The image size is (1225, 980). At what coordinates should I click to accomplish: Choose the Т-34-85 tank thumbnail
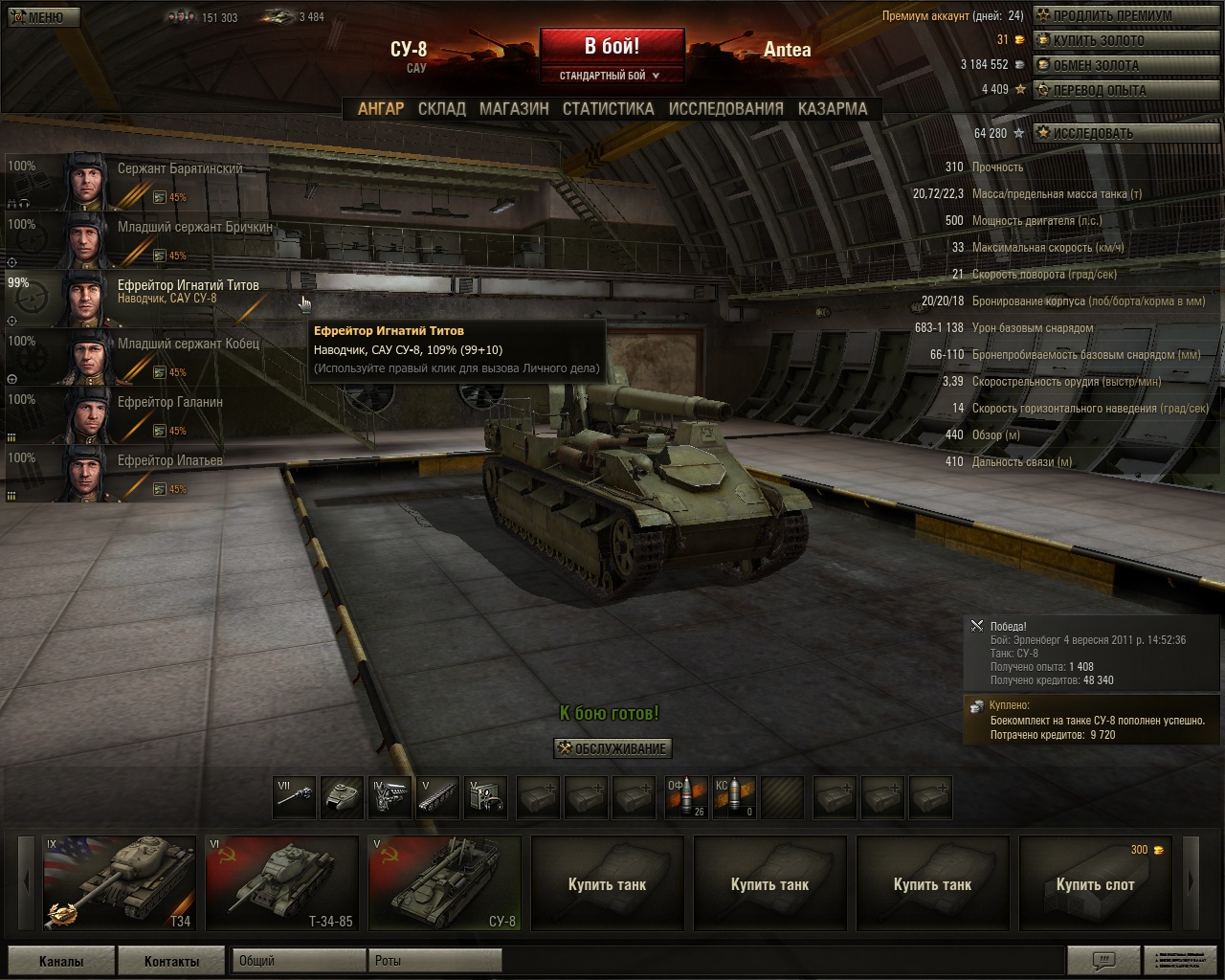pyautogui.click(x=281, y=882)
